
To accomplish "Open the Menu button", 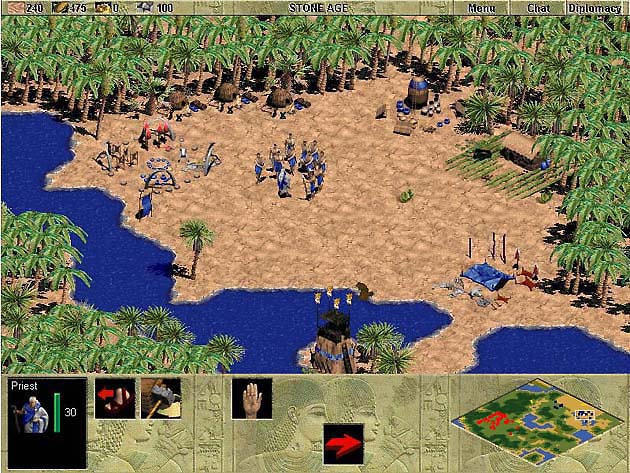I will (x=482, y=7).
